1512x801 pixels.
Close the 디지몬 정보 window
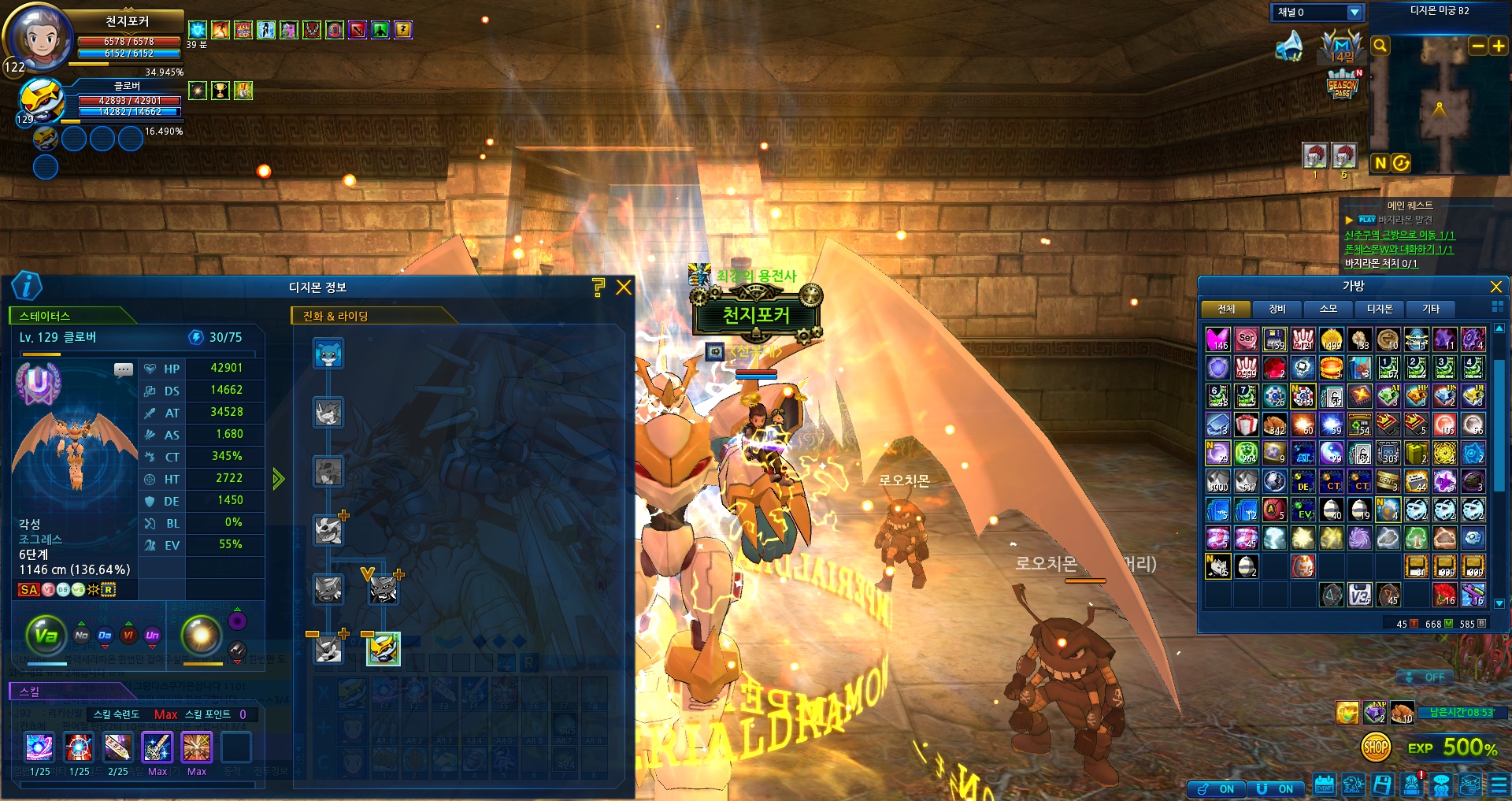624,287
